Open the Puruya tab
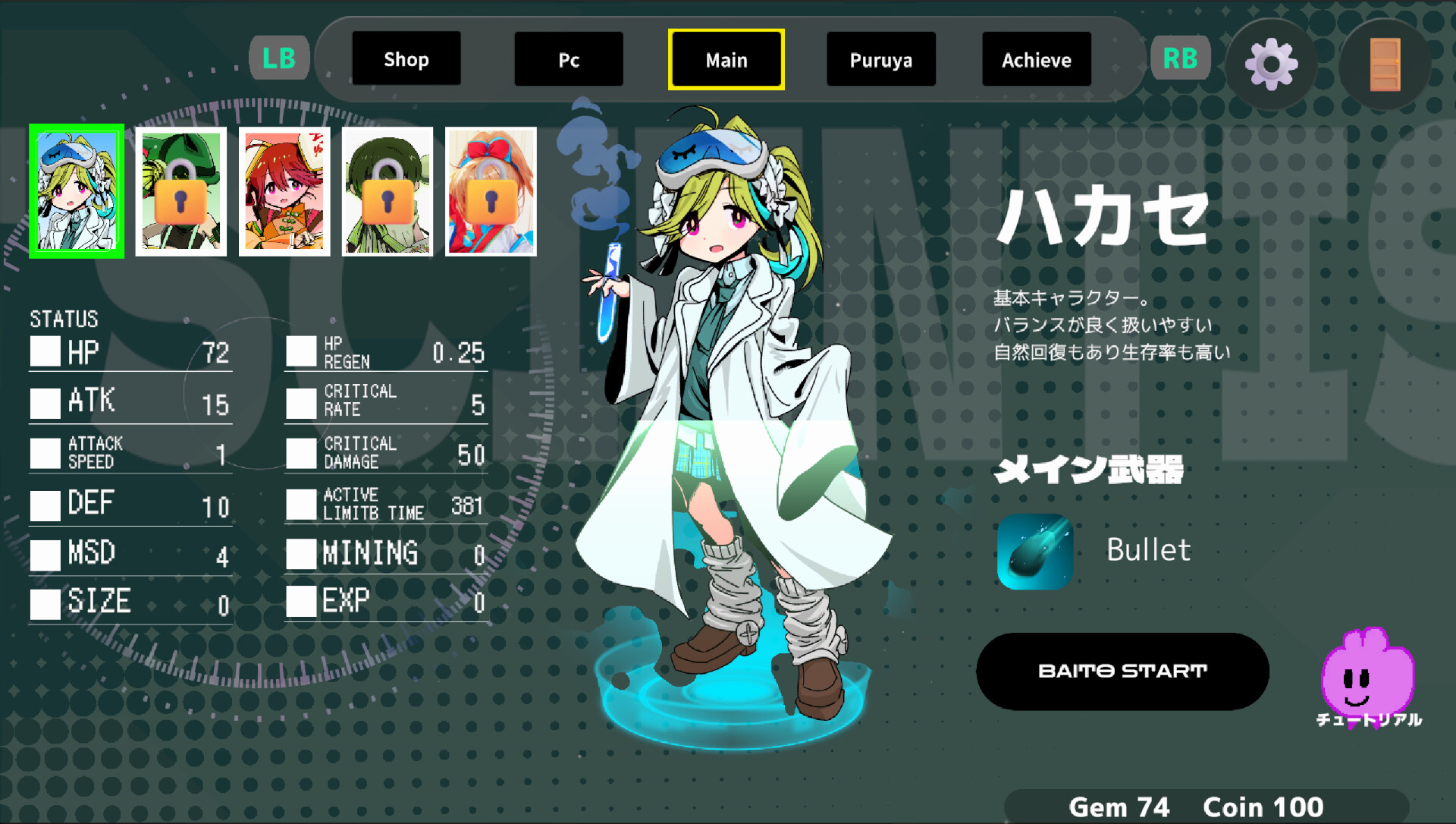 pos(880,58)
